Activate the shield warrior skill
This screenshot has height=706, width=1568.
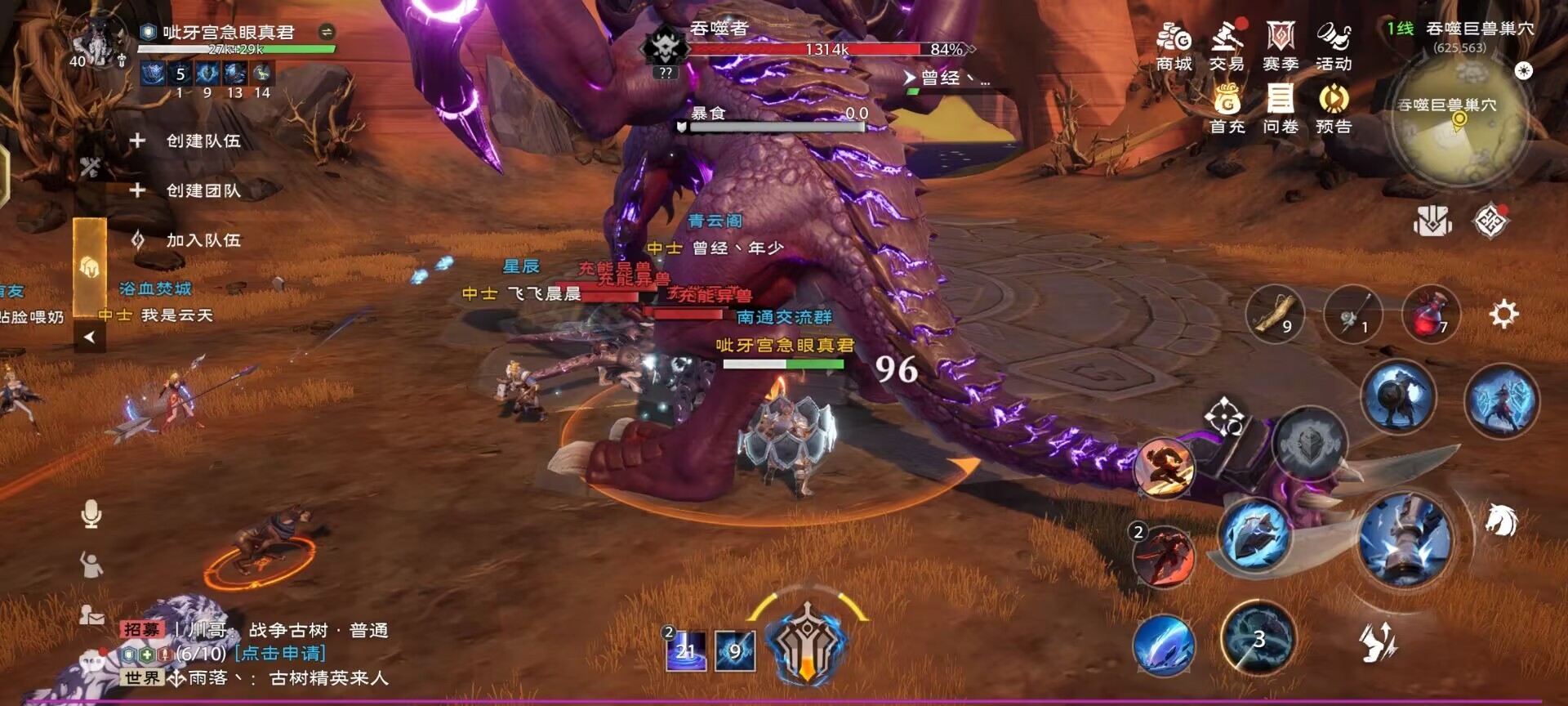point(1397,397)
